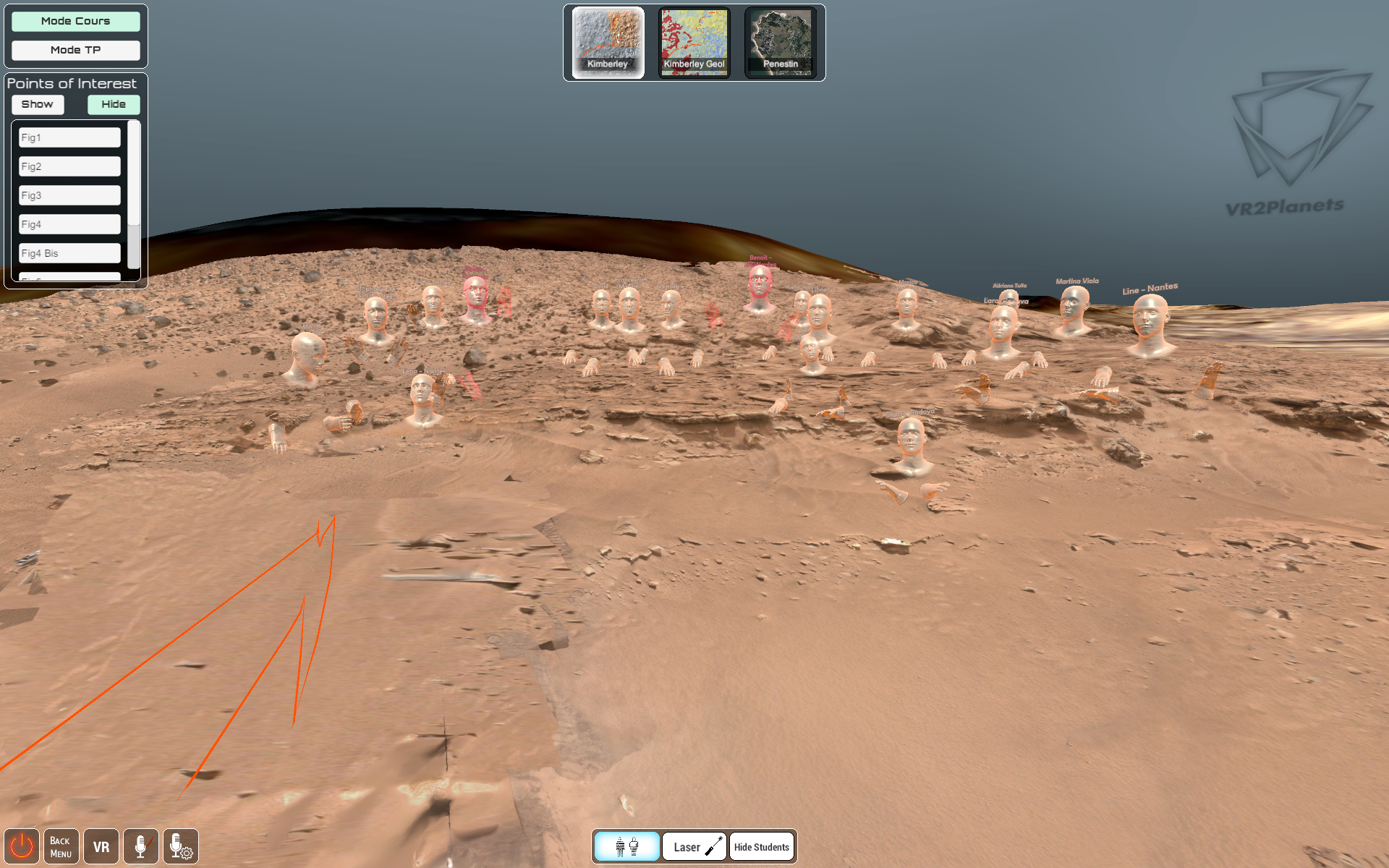Choose the Penestin scene thumbnail
The height and width of the screenshot is (868, 1389).
pyautogui.click(x=781, y=42)
